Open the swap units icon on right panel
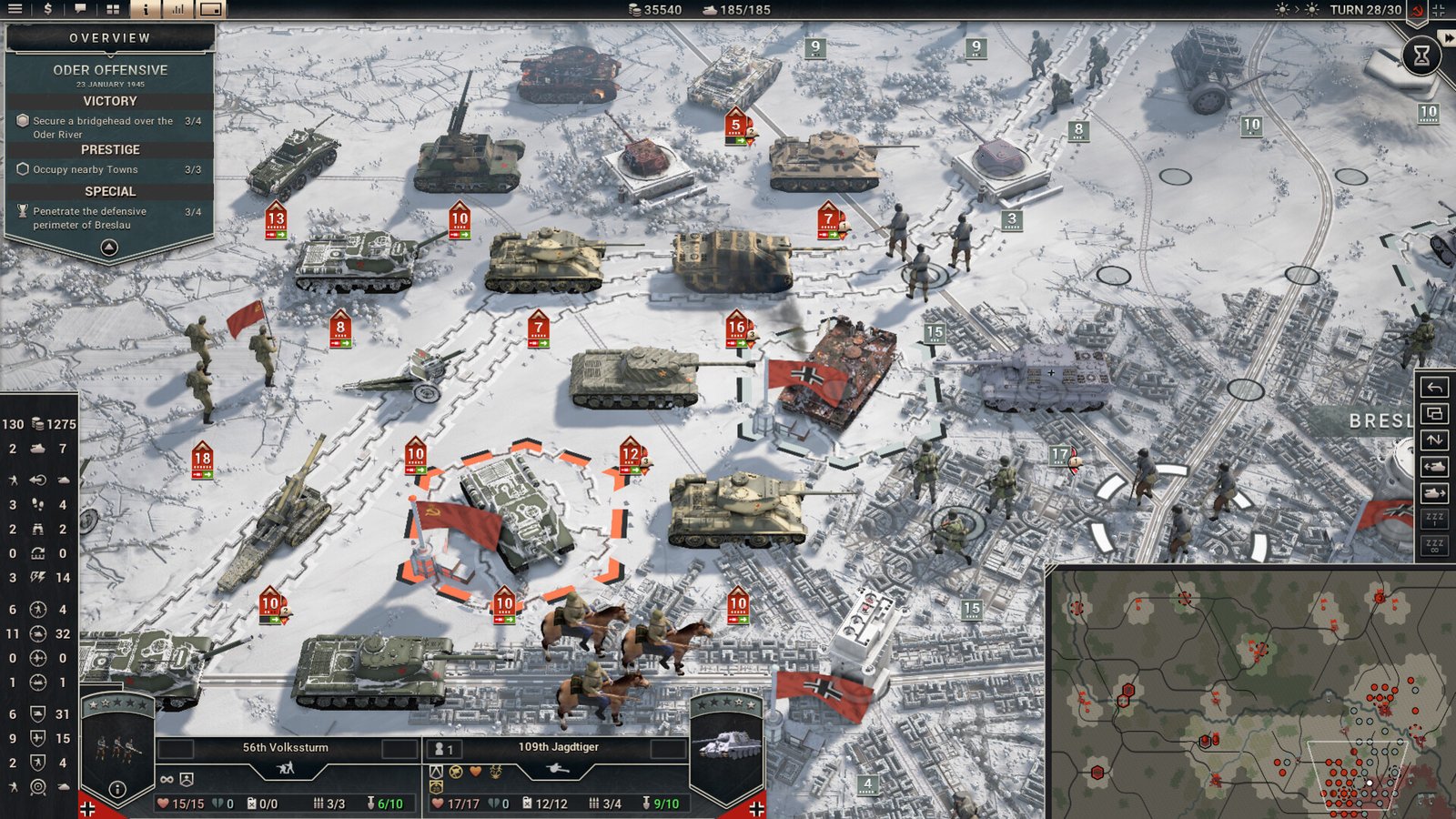This screenshot has height=819, width=1456. point(1434,440)
